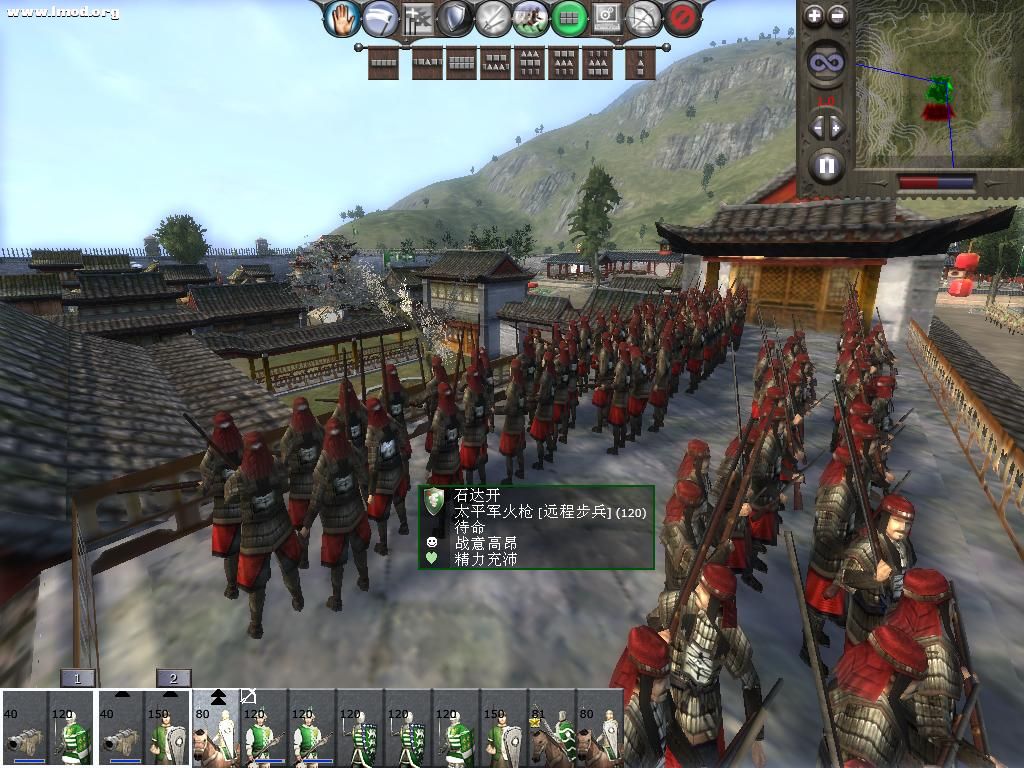The image size is (1024, 768).
Task: Decrease battle speed with the minus arrow
Action: click(x=816, y=126)
